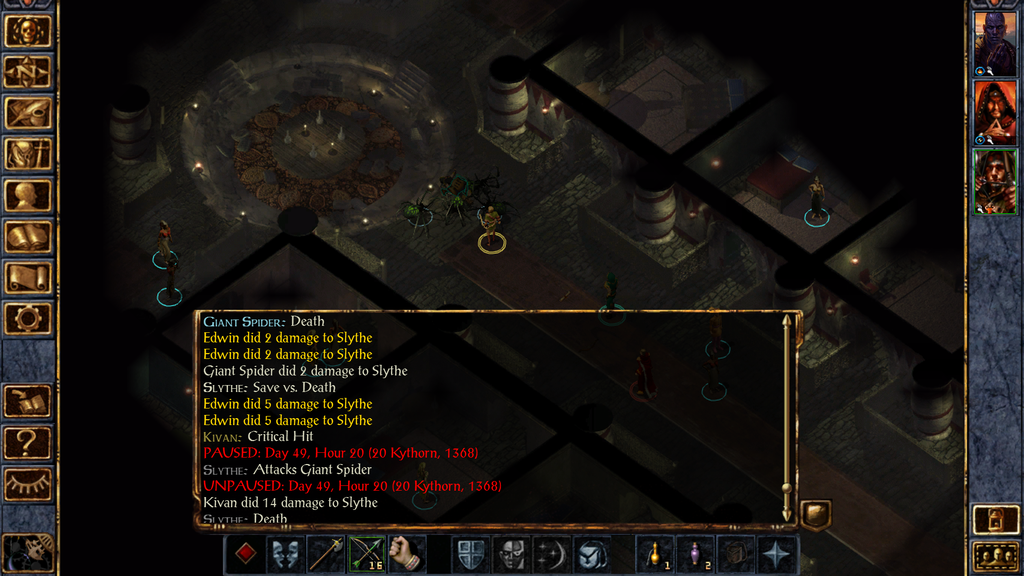
Task: Use the purple potion quick item
Action: [x=695, y=553]
